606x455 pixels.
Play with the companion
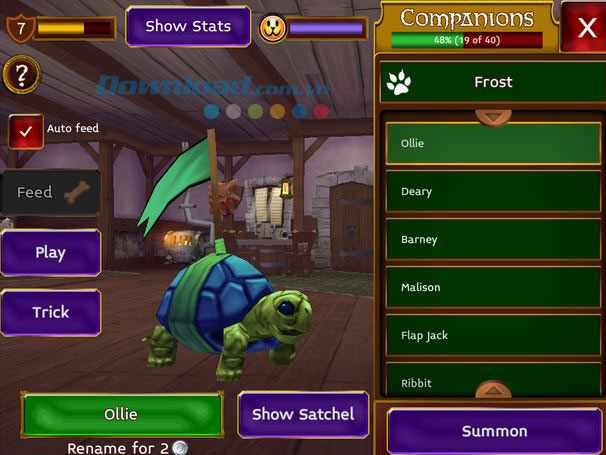pyautogui.click(x=50, y=252)
